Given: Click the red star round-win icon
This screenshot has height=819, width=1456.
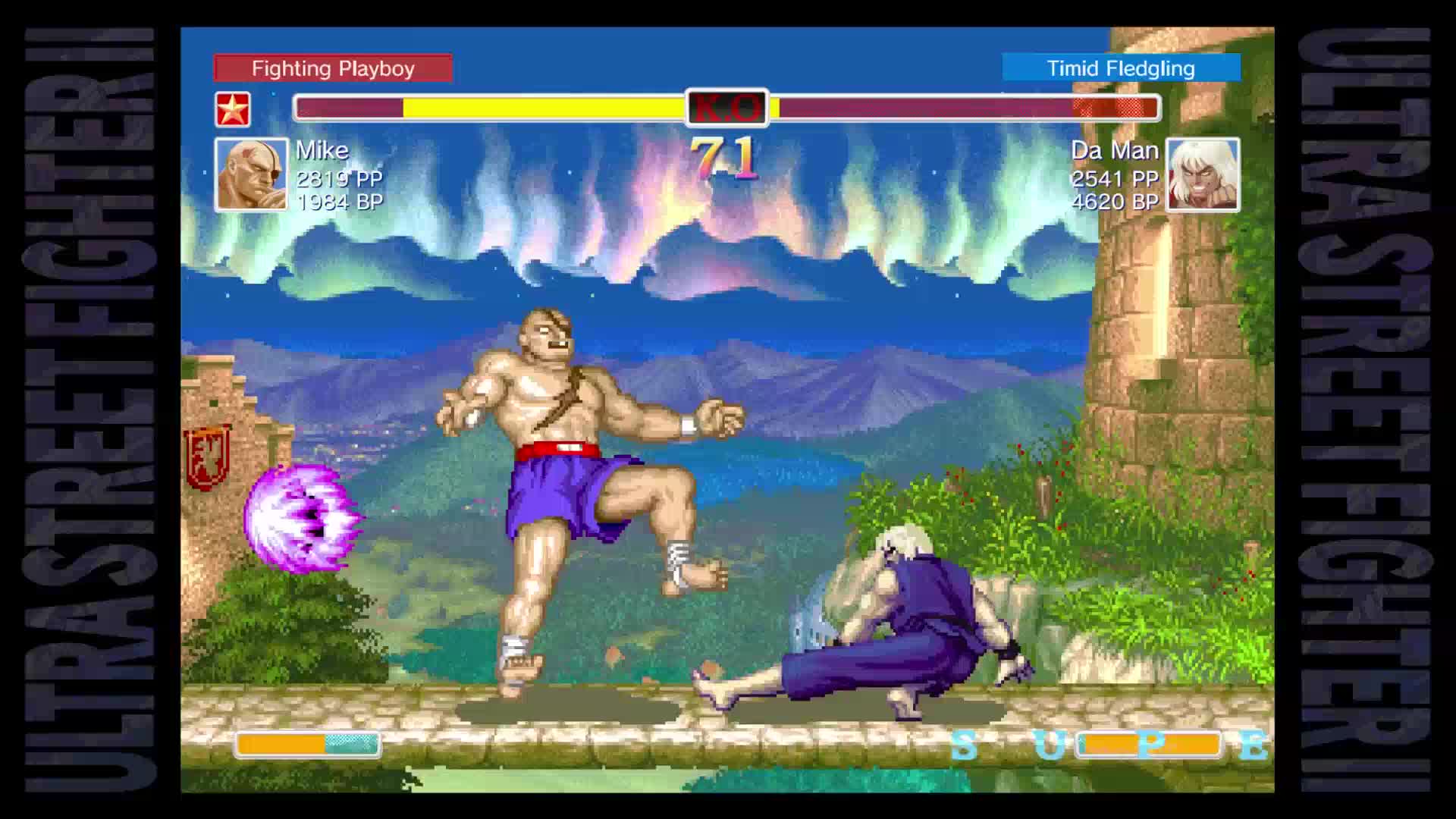Looking at the screenshot, I should pyautogui.click(x=234, y=110).
